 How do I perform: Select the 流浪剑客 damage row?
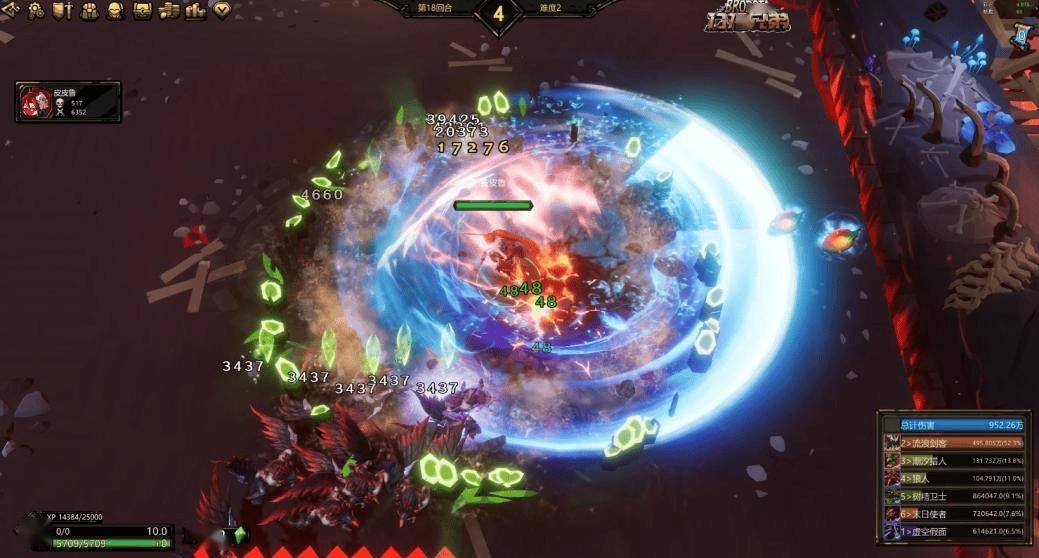[946, 442]
